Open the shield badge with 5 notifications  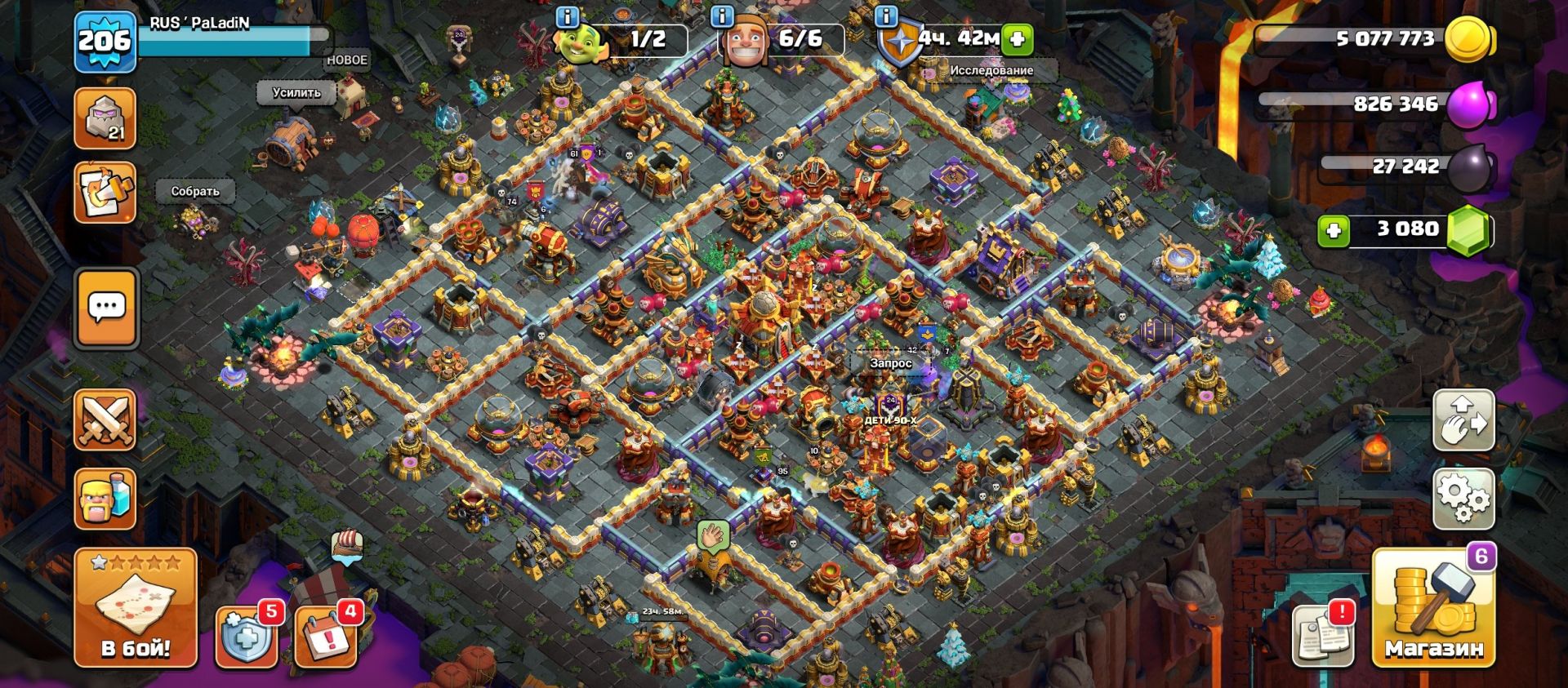[x=245, y=636]
